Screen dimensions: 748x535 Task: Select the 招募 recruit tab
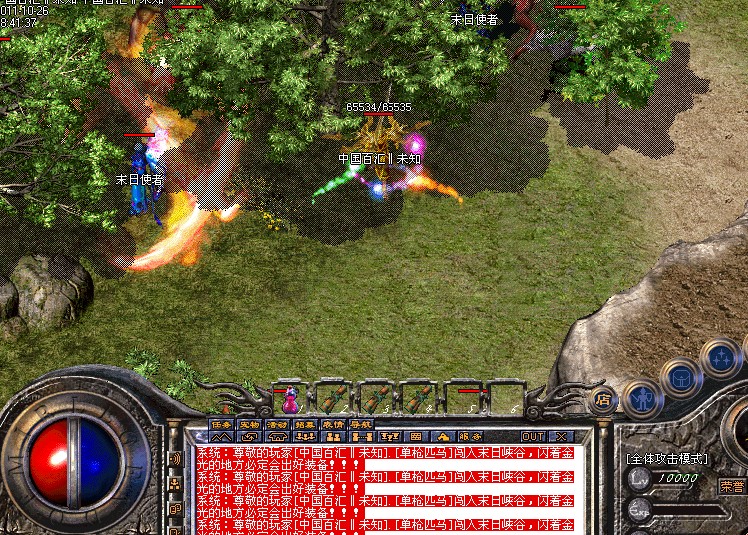click(305, 425)
